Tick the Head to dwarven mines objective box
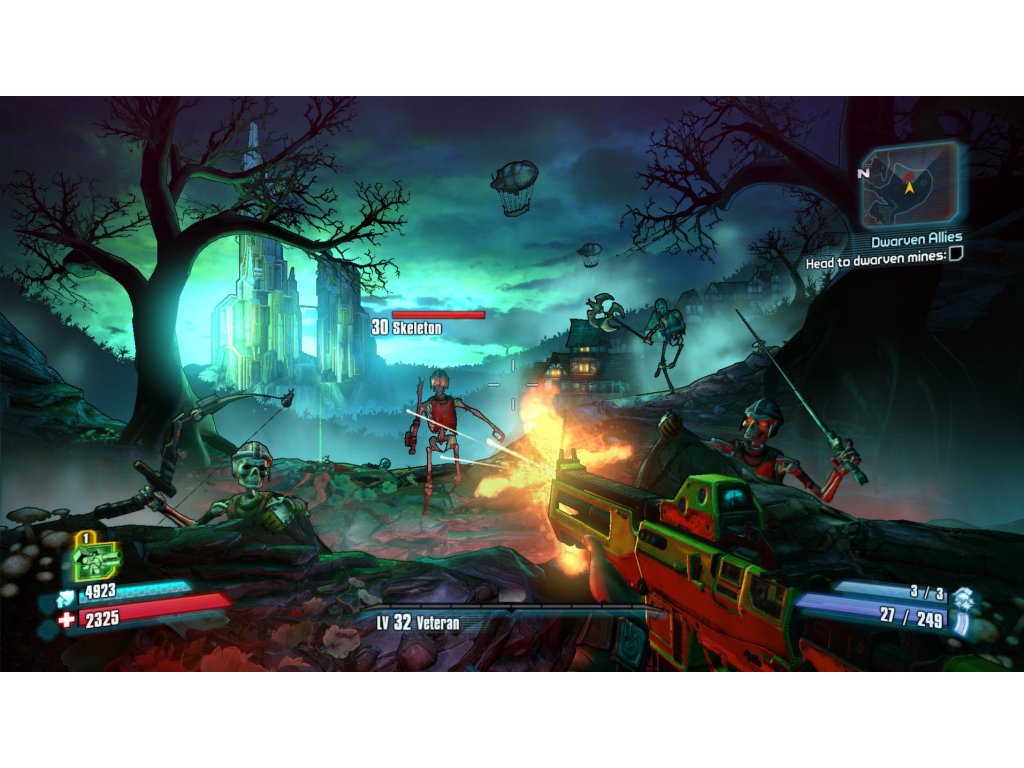1024x768 pixels. point(955,256)
